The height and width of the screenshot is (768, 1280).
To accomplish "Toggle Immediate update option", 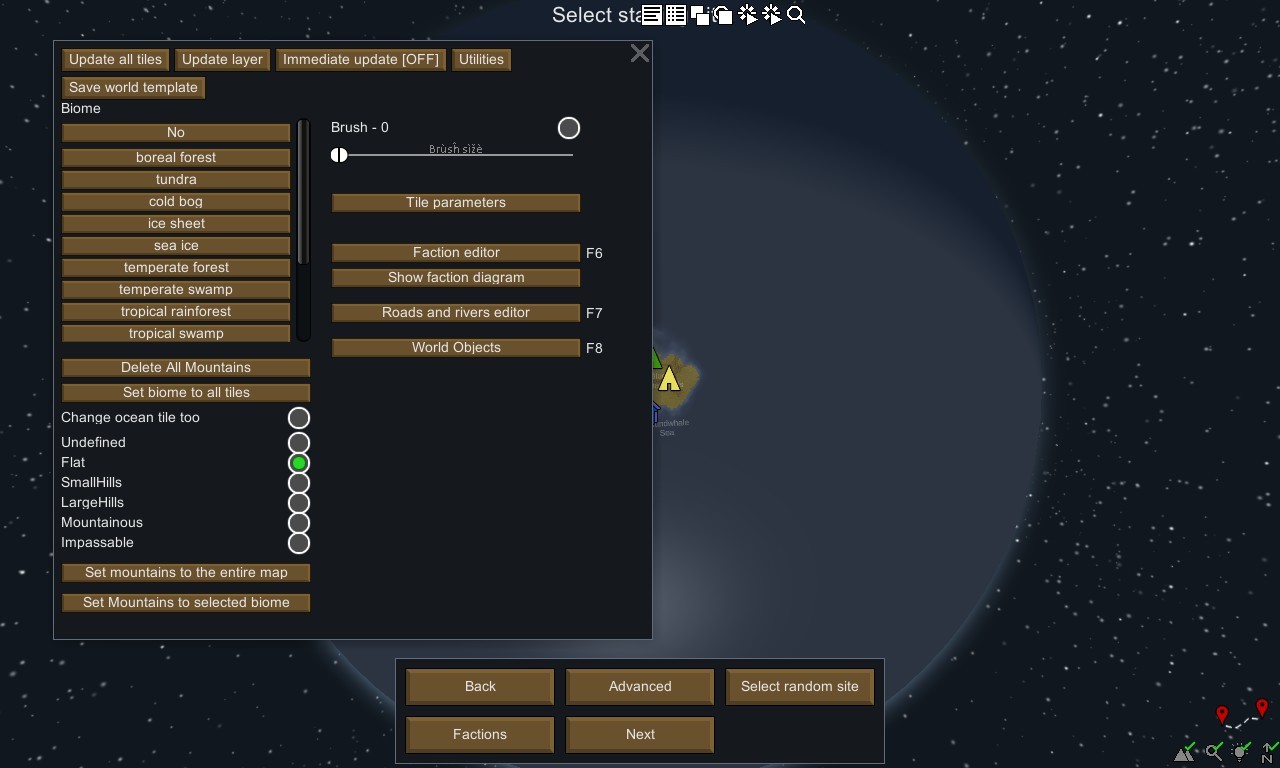I will point(360,60).
